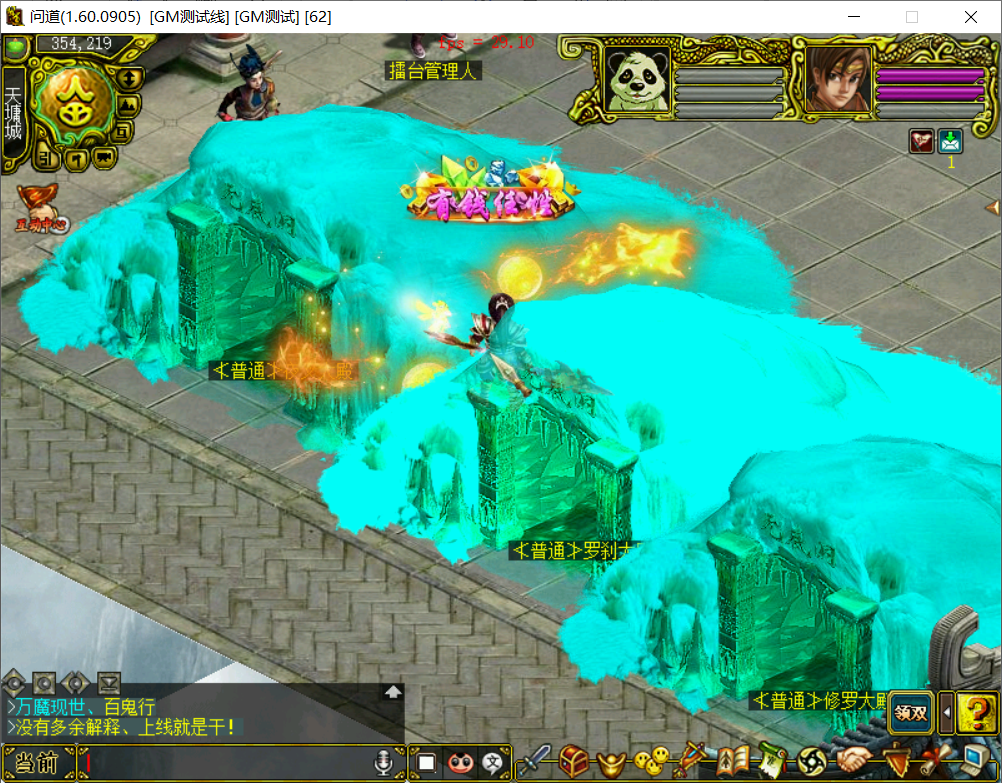Open the smiley faces friends icon
Screen dimensions: 1002x783
click(652, 763)
